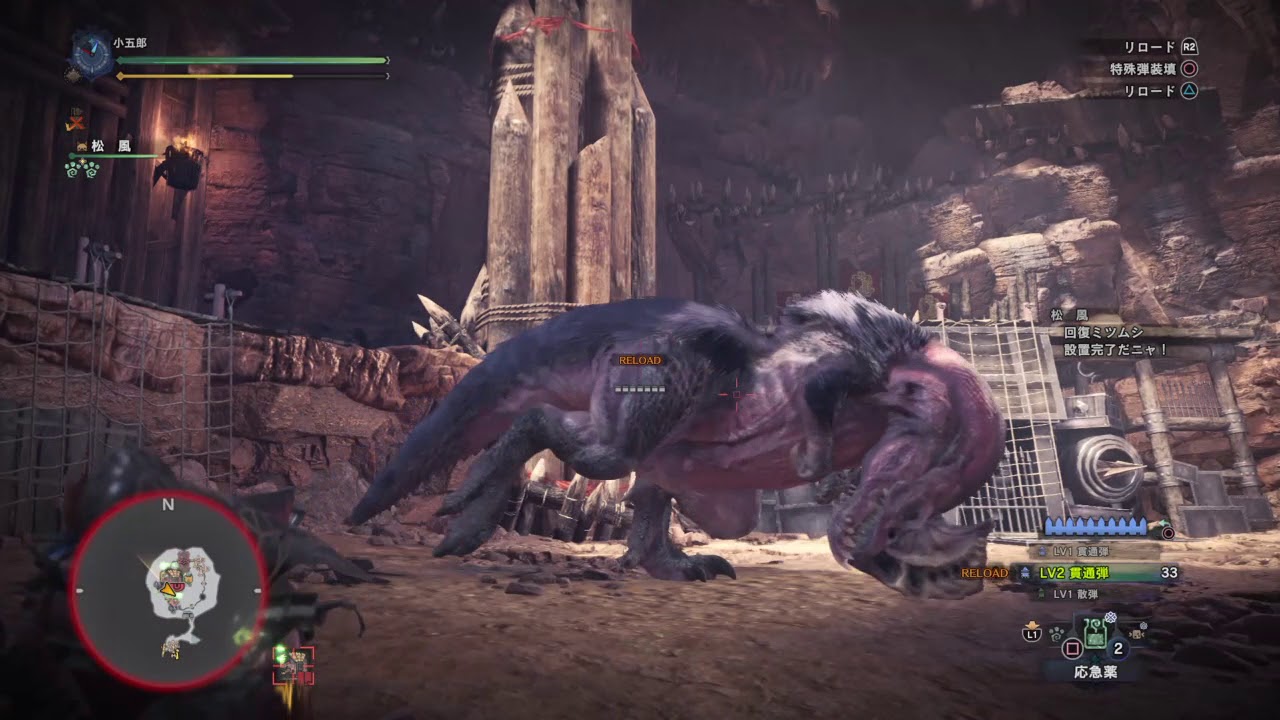Open the circular minimap
Viewport: 1280px width, 720px height.
click(x=168, y=590)
